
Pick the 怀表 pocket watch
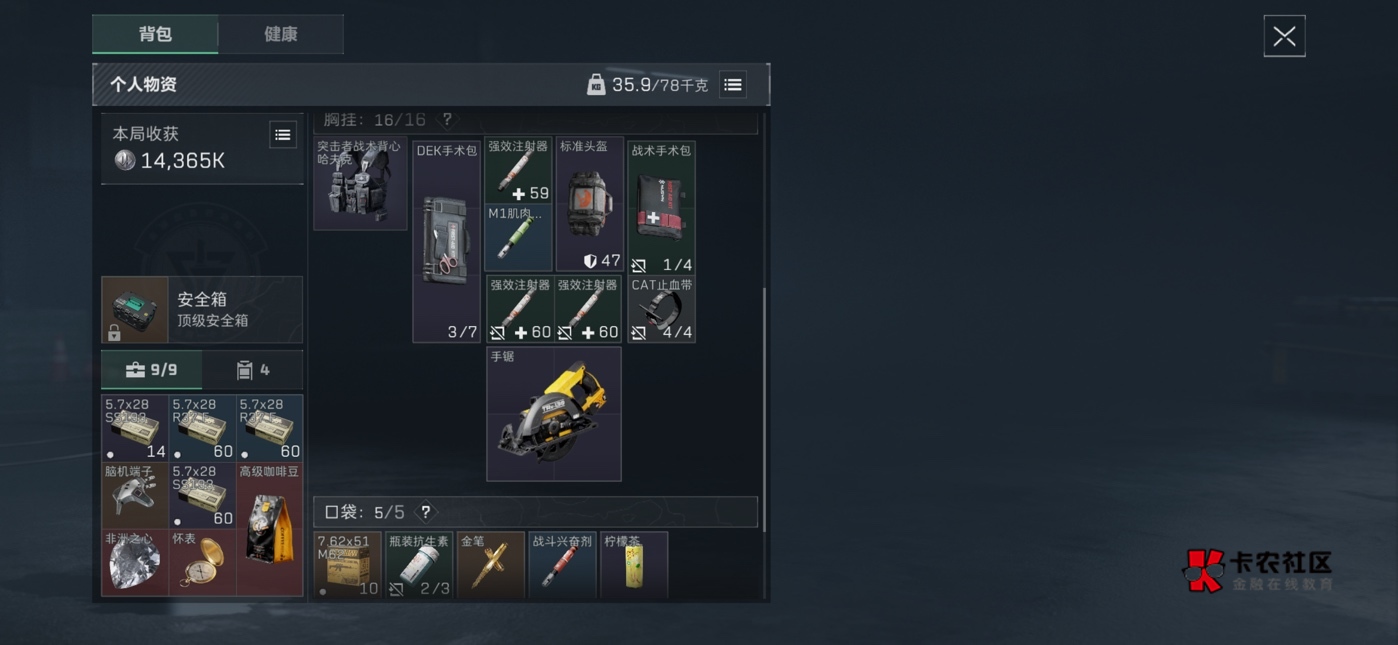click(202, 563)
